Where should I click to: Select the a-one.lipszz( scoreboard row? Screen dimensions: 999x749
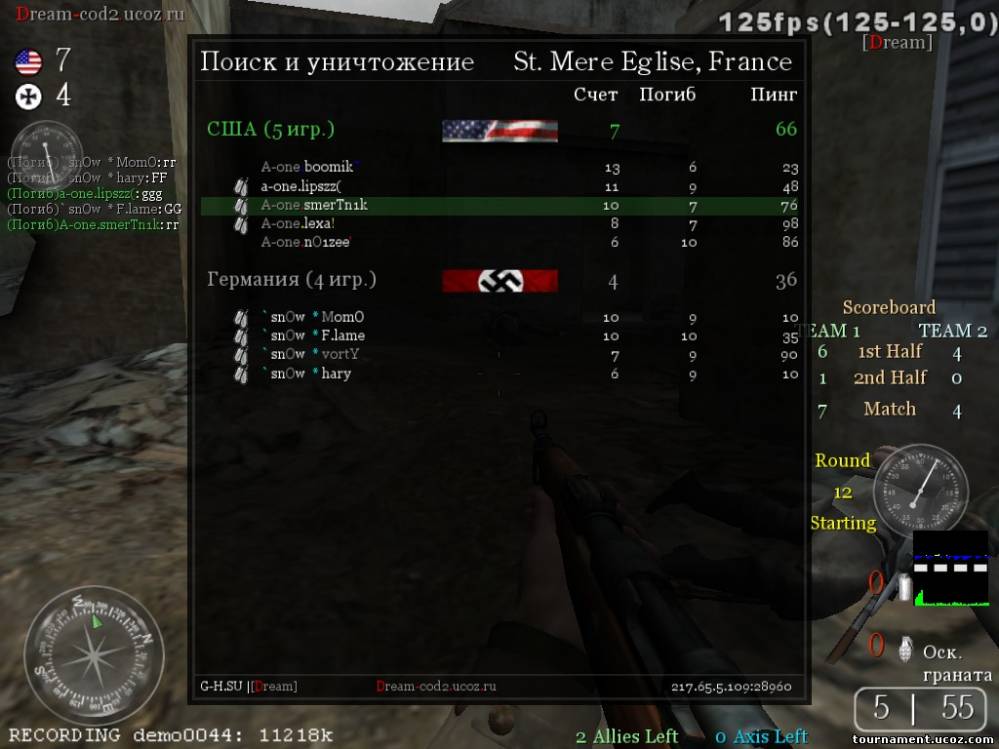pos(301,186)
